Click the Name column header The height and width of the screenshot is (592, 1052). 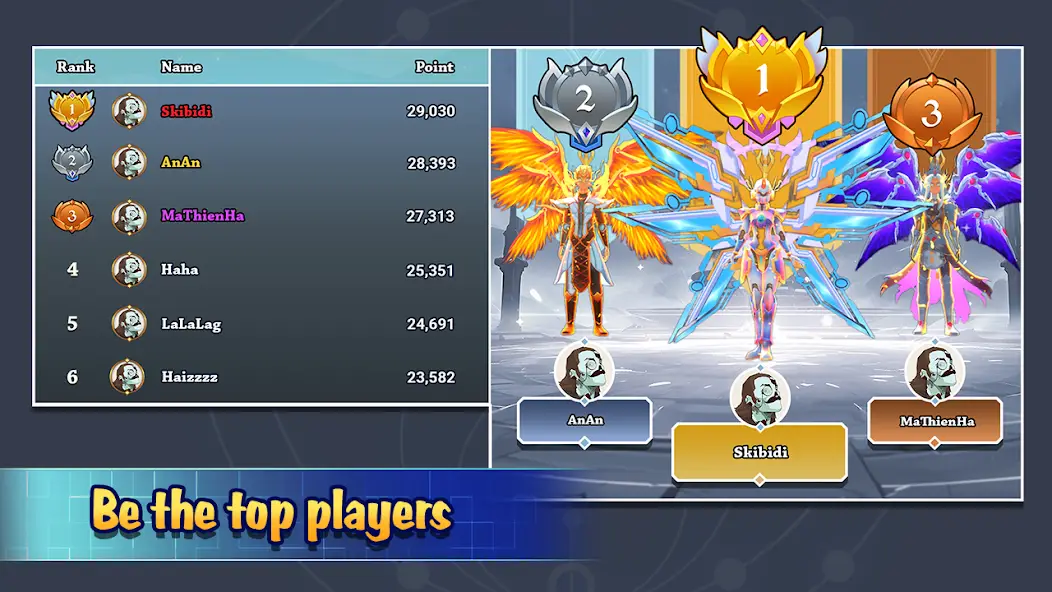pyautogui.click(x=181, y=67)
